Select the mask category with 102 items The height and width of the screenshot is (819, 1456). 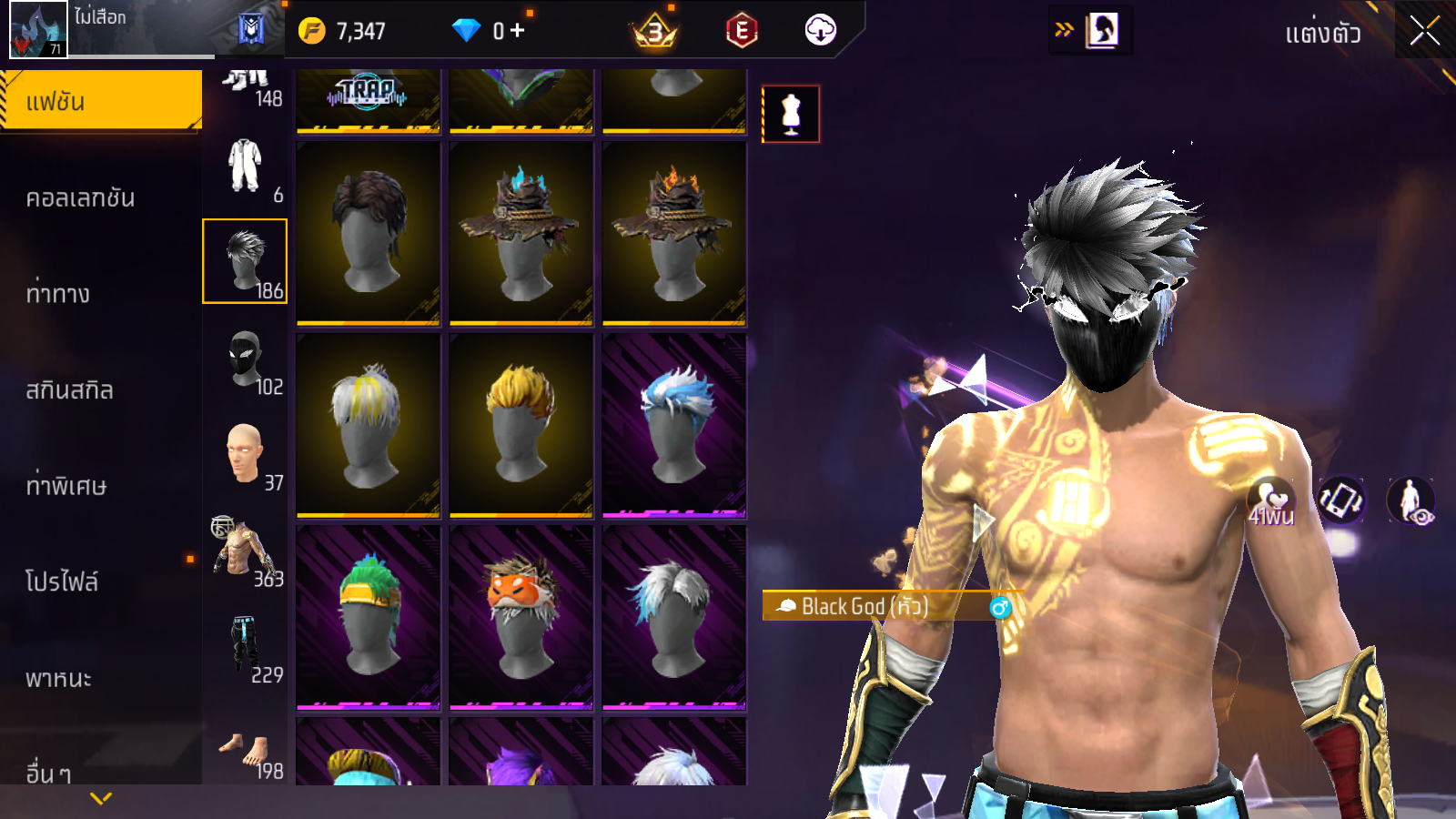click(246, 361)
